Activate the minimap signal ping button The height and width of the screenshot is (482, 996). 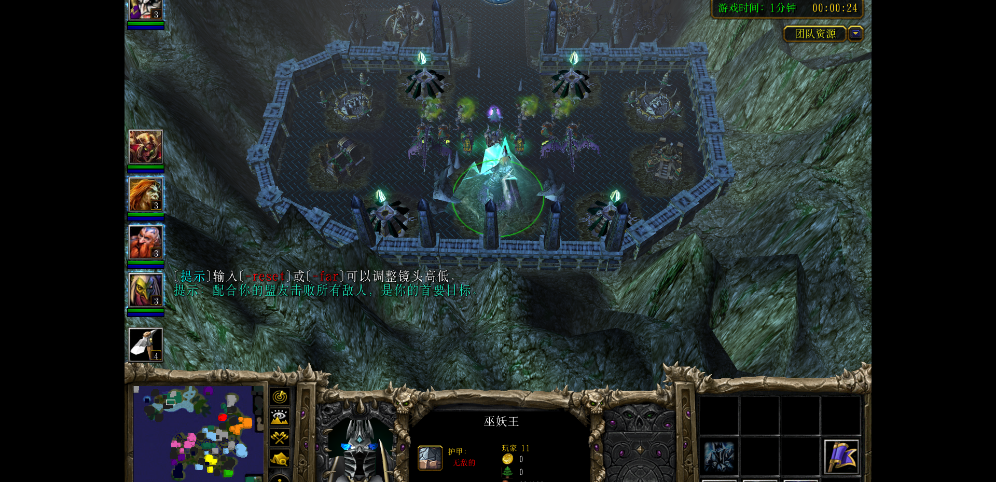tap(280, 397)
